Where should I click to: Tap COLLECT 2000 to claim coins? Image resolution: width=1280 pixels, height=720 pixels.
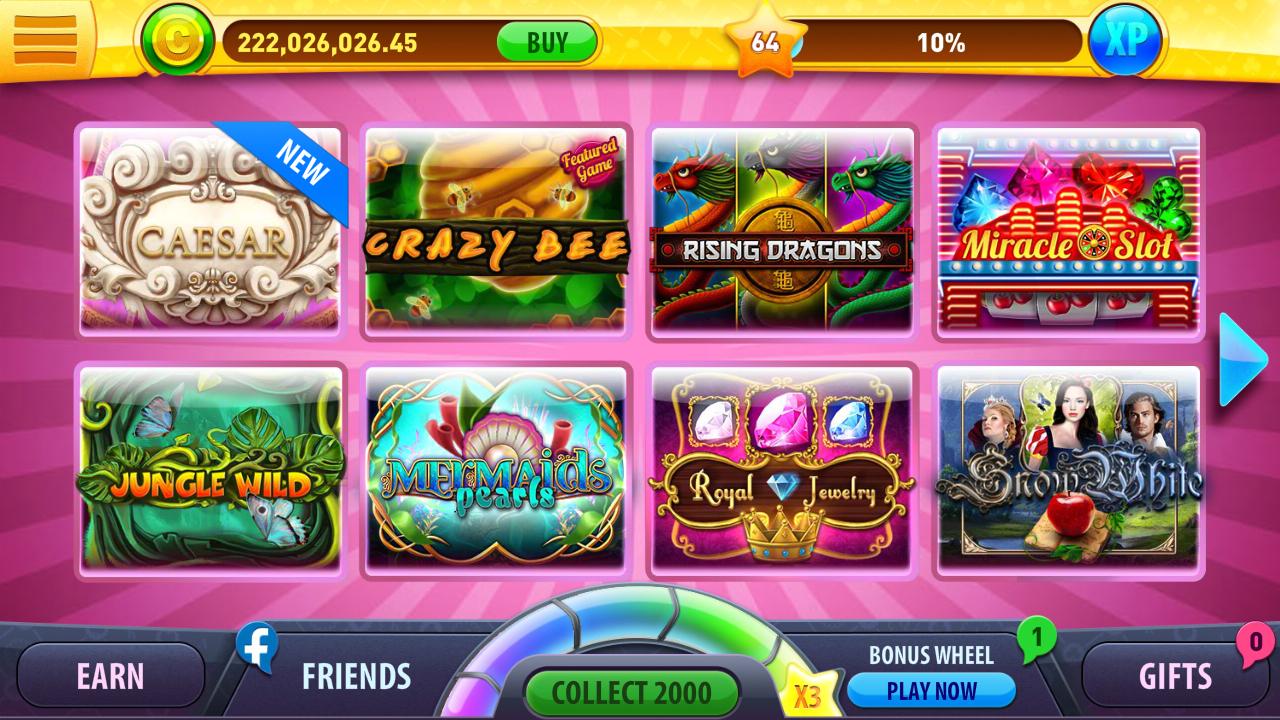click(633, 691)
